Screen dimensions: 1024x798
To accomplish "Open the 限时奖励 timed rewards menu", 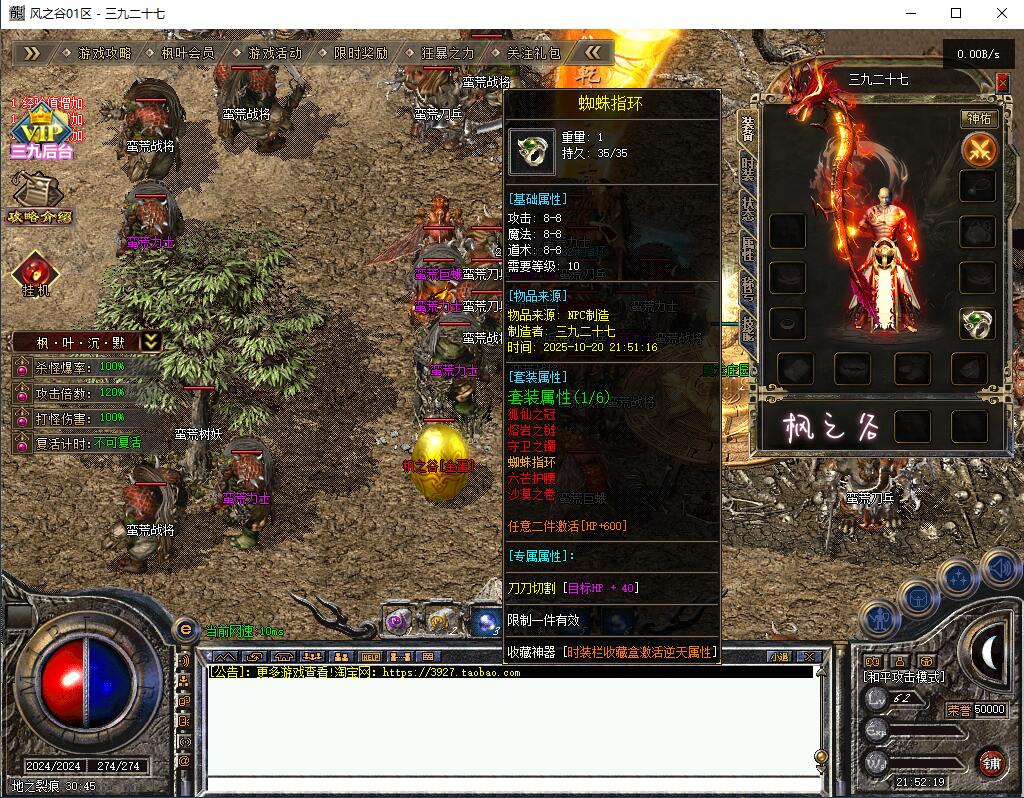I will coord(360,53).
